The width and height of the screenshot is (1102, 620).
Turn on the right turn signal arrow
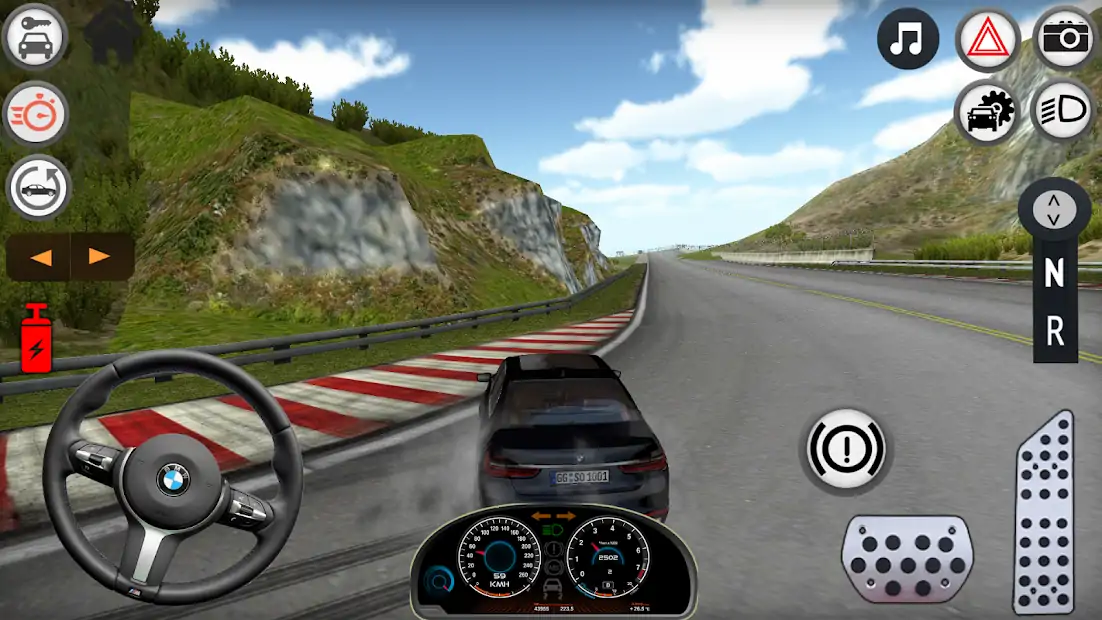pos(100,257)
